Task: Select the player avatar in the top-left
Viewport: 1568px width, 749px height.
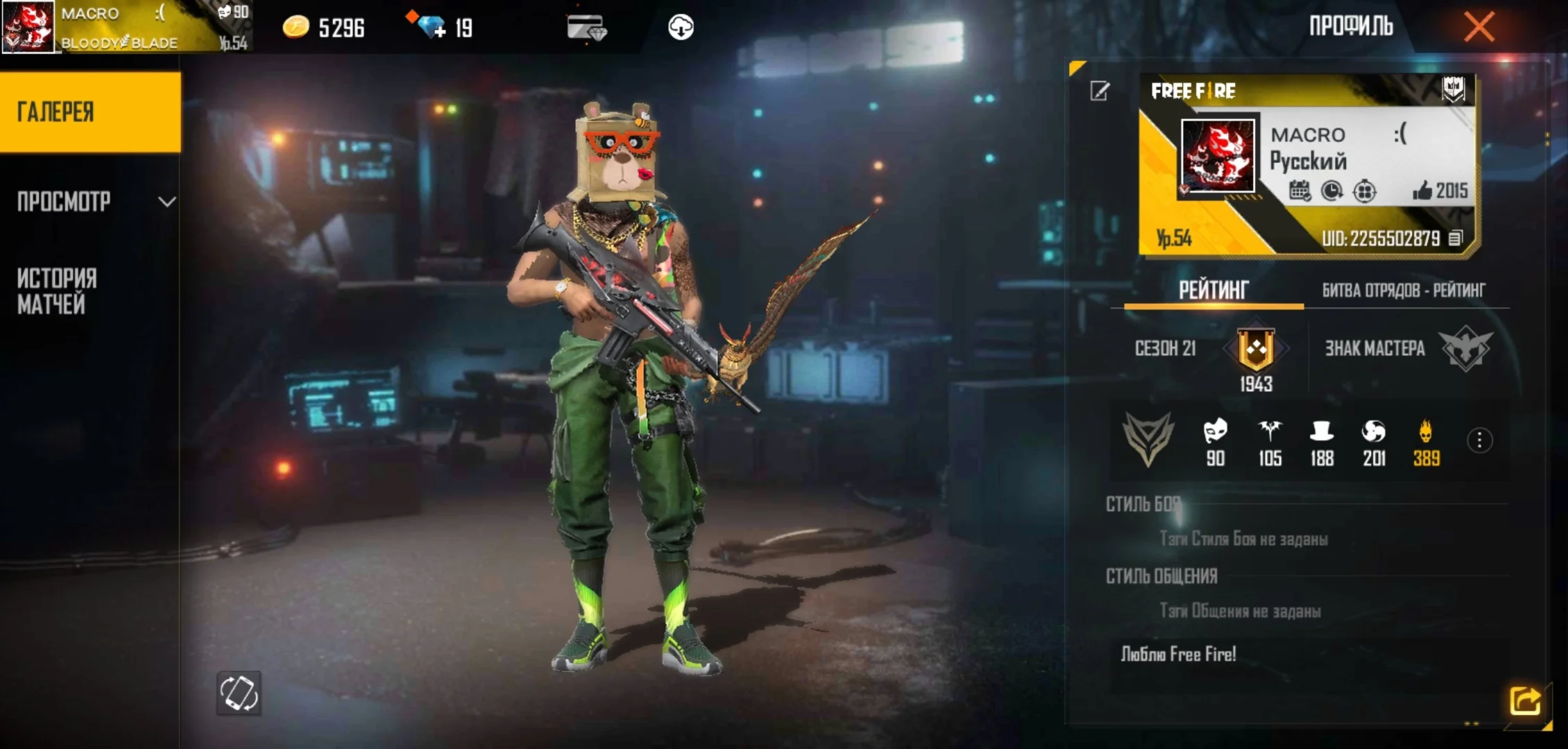Action: click(x=28, y=28)
